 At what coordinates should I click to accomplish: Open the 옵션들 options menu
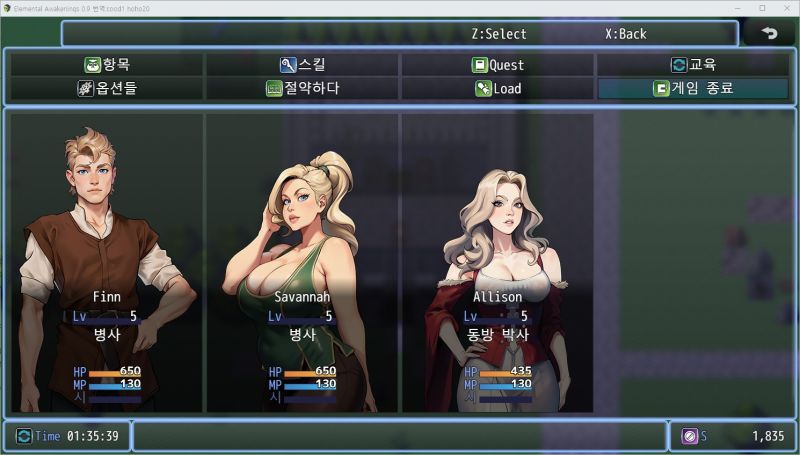[x=107, y=88]
